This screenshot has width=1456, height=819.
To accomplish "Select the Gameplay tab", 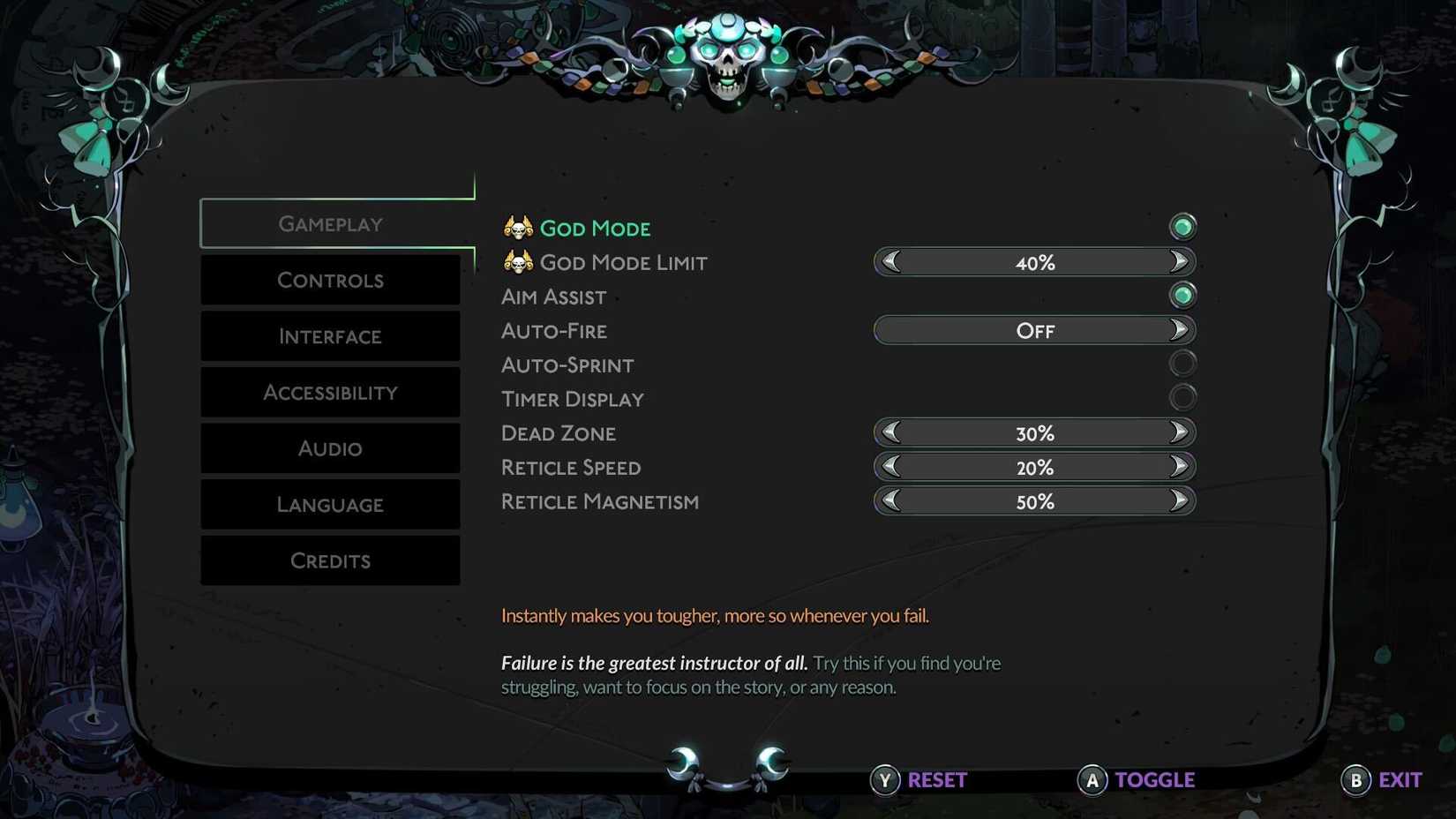I will (330, 224).
